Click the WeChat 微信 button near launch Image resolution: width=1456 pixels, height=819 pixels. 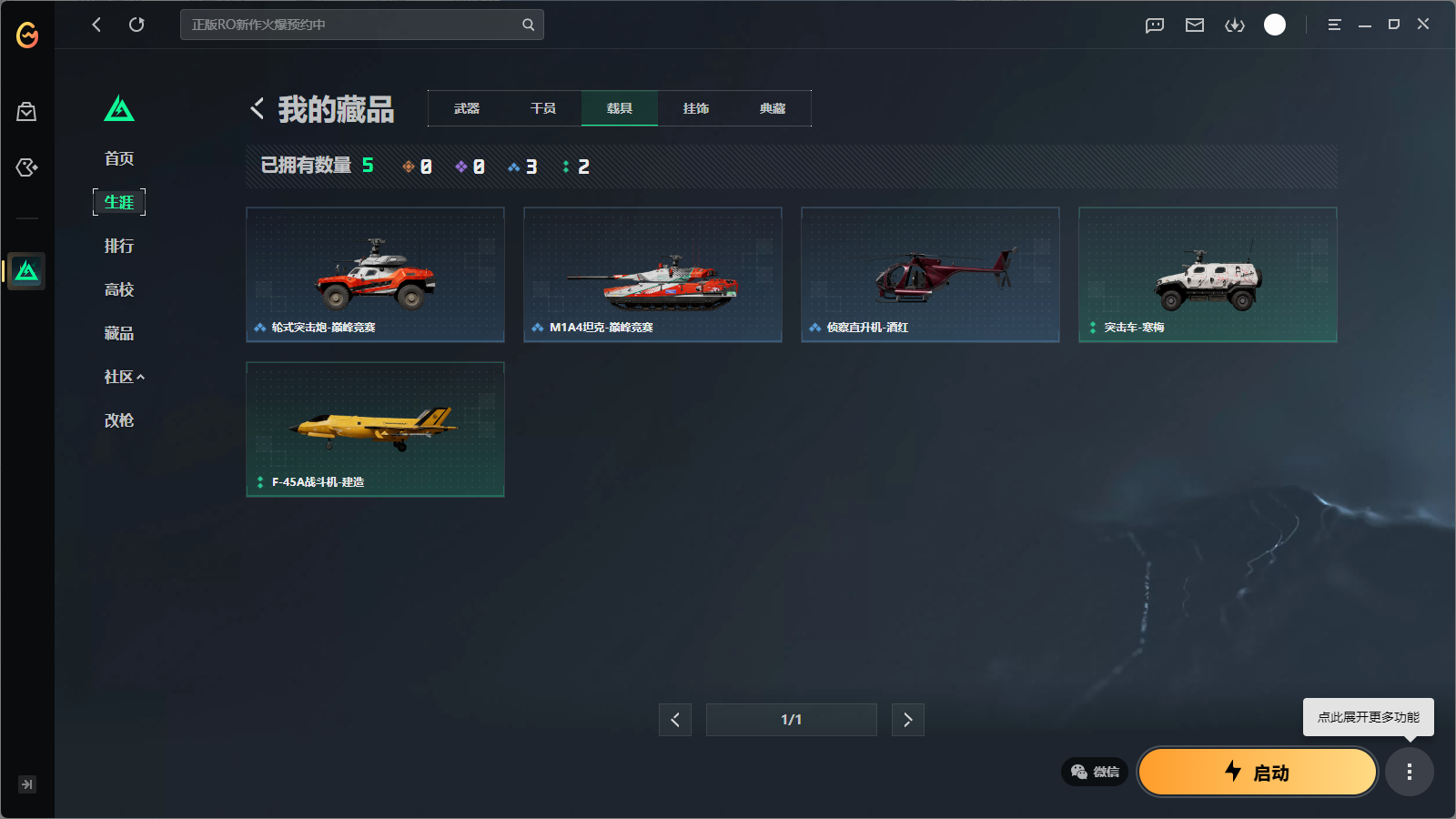point(1093,772)
